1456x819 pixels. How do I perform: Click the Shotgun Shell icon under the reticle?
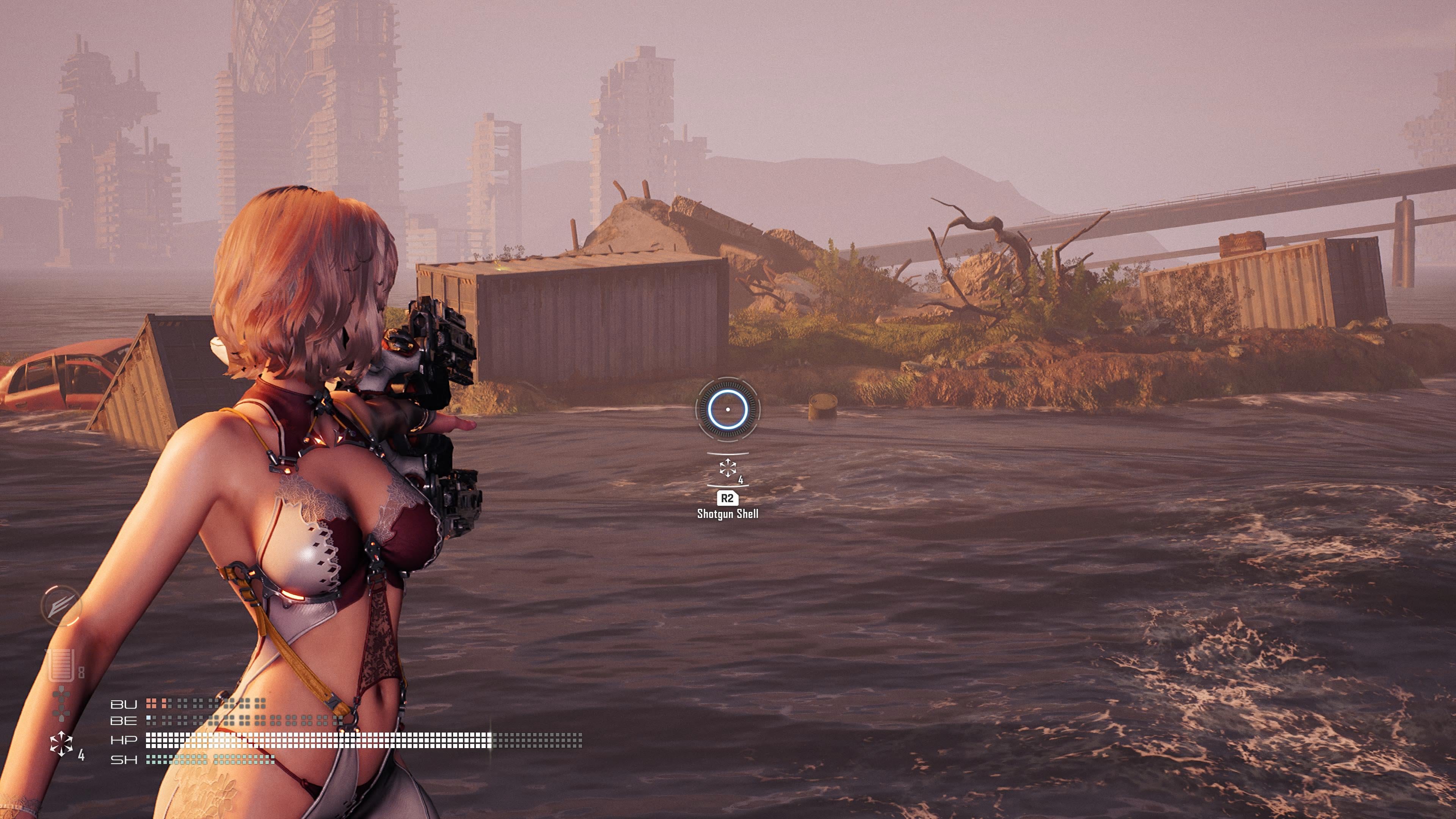point(728,468)
